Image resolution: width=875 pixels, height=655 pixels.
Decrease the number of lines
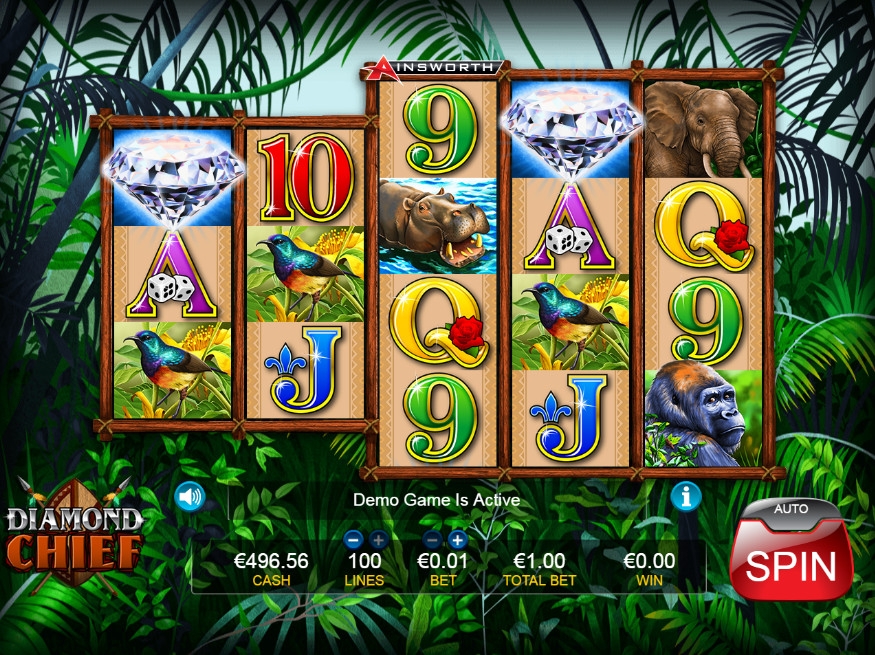coord(352,540)
